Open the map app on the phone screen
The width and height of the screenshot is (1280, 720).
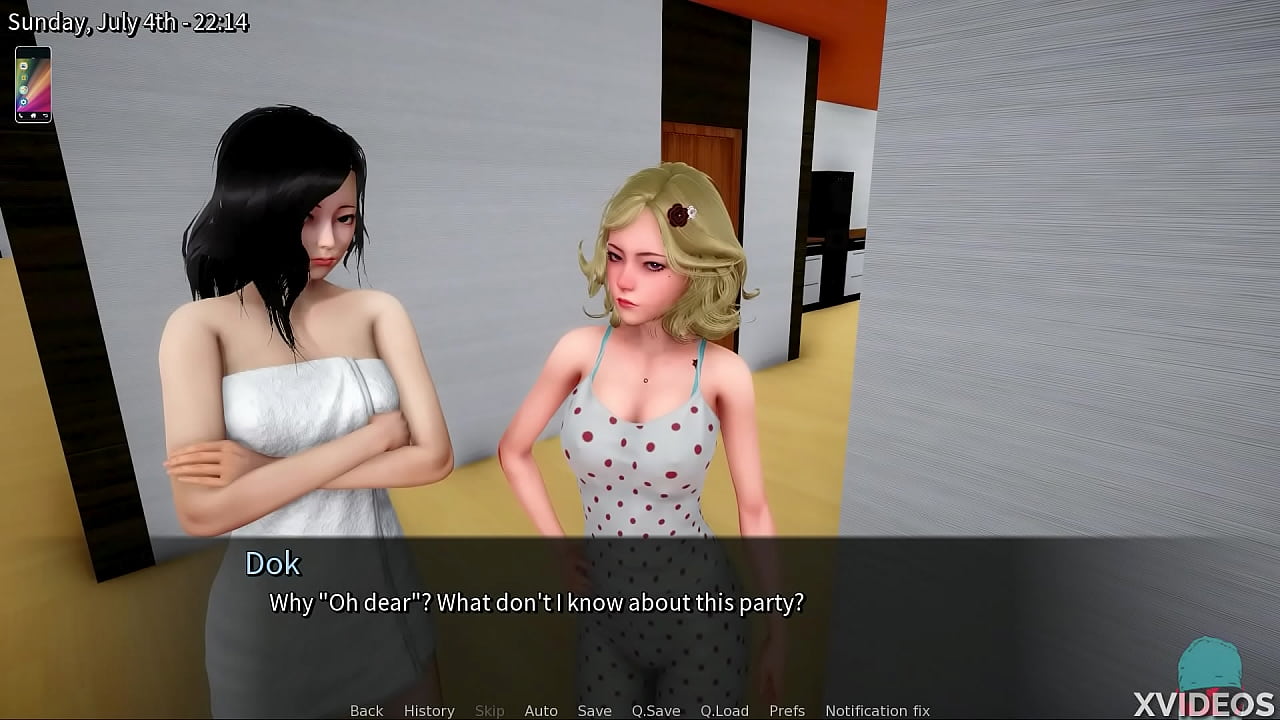[24, 90]
